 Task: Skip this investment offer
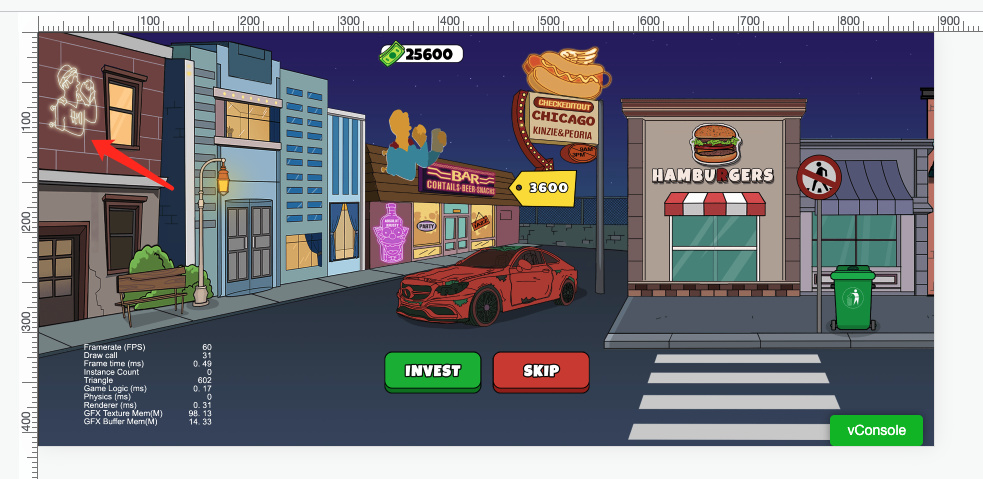tap(541, 371)
